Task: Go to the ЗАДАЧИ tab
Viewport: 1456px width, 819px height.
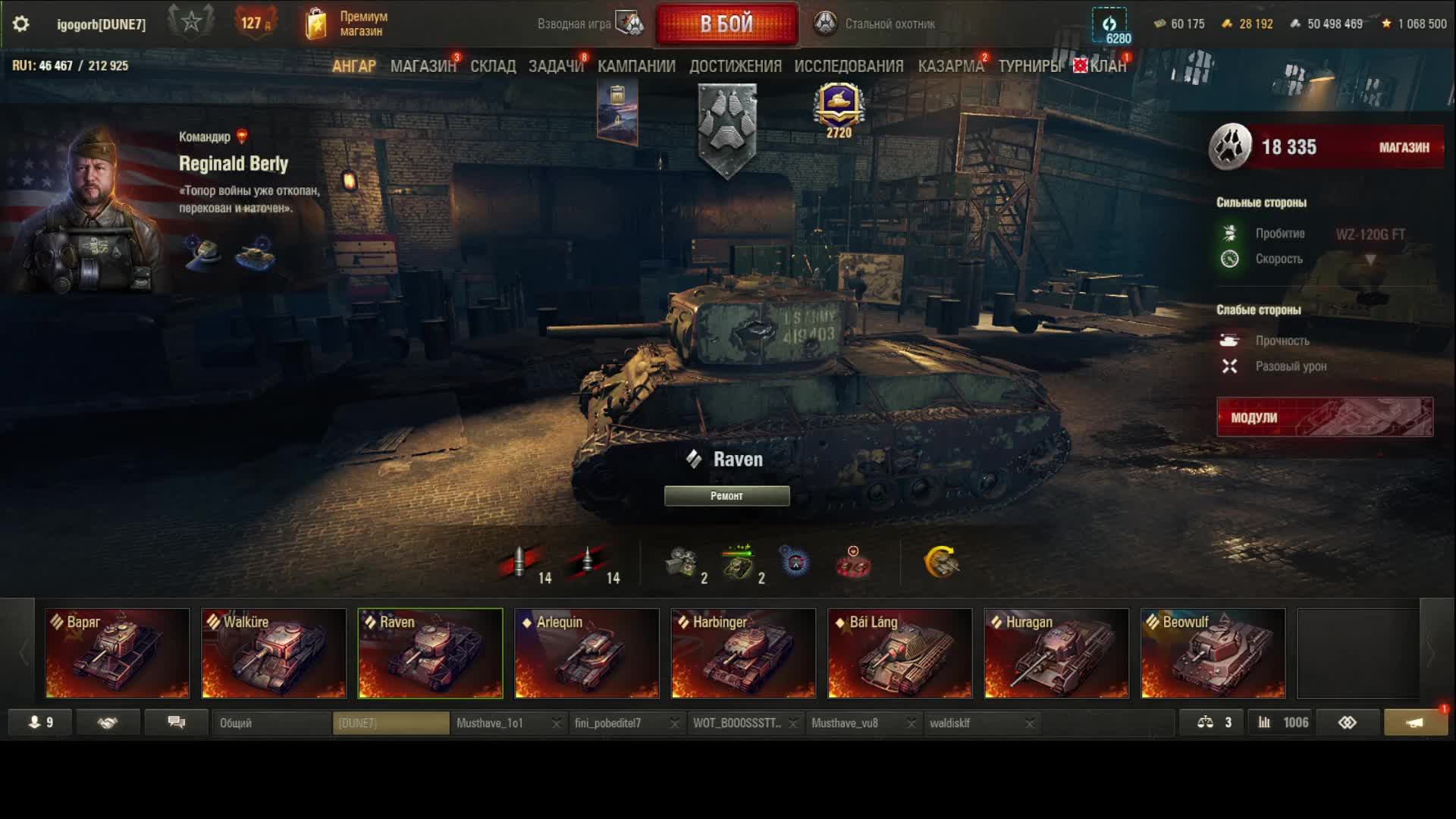Action: (x=555, y=67)
